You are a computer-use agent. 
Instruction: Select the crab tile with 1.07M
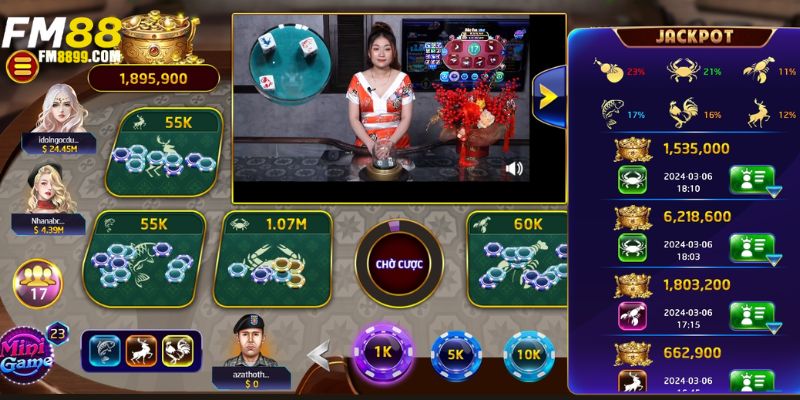pyautogui.click(x=270, y=253)
